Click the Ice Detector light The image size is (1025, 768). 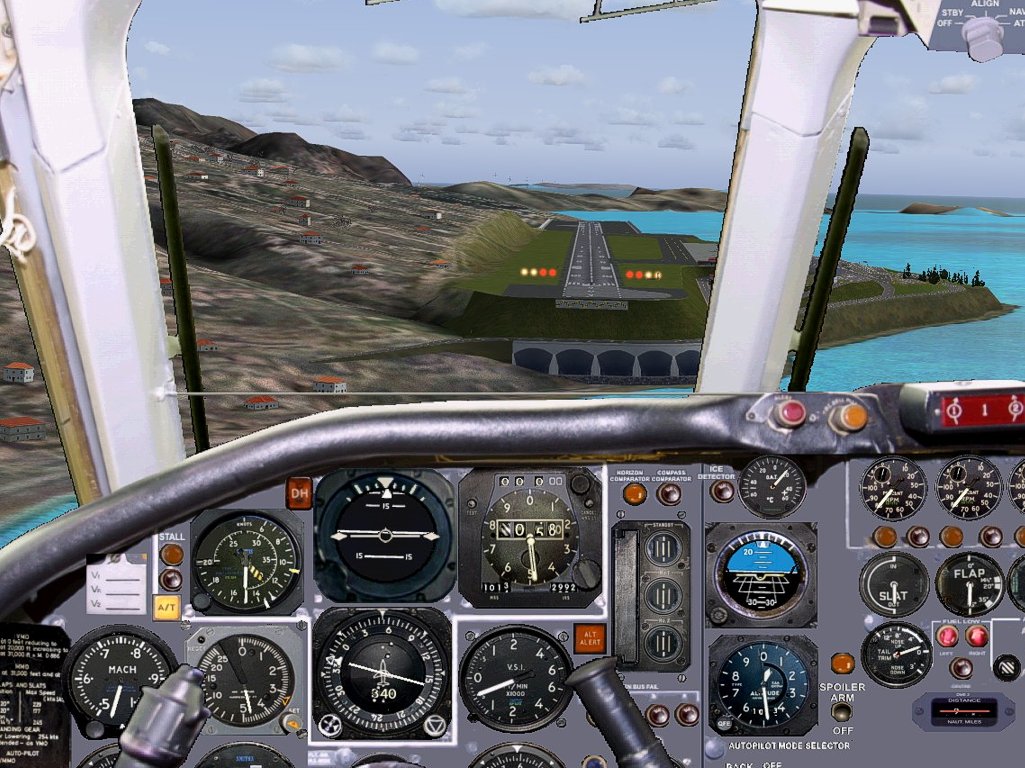click(x=722, y=492)
